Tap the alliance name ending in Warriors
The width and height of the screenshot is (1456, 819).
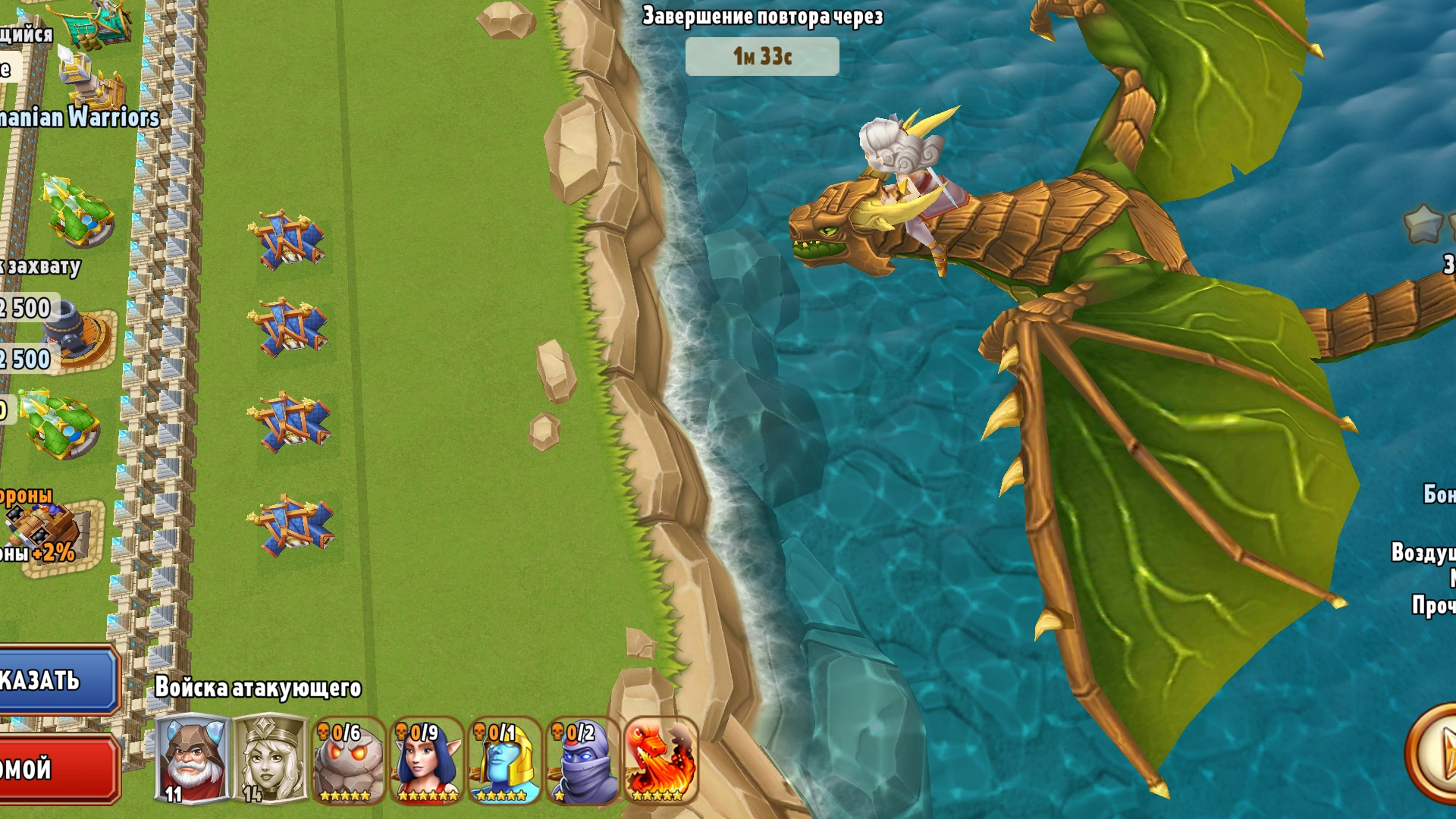(x=80, y=118)
